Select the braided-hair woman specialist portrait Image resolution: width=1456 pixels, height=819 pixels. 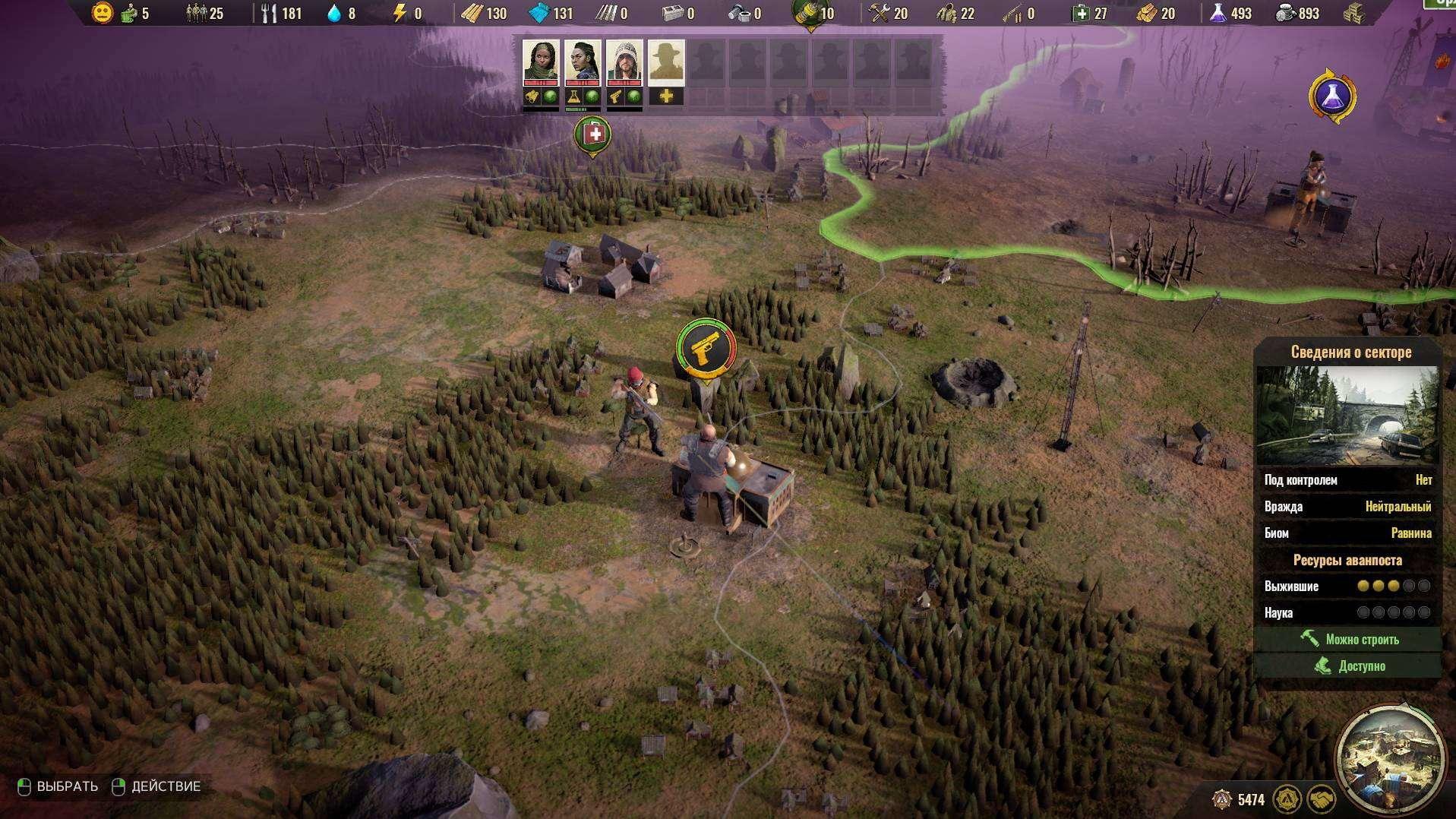coord(583,62)
